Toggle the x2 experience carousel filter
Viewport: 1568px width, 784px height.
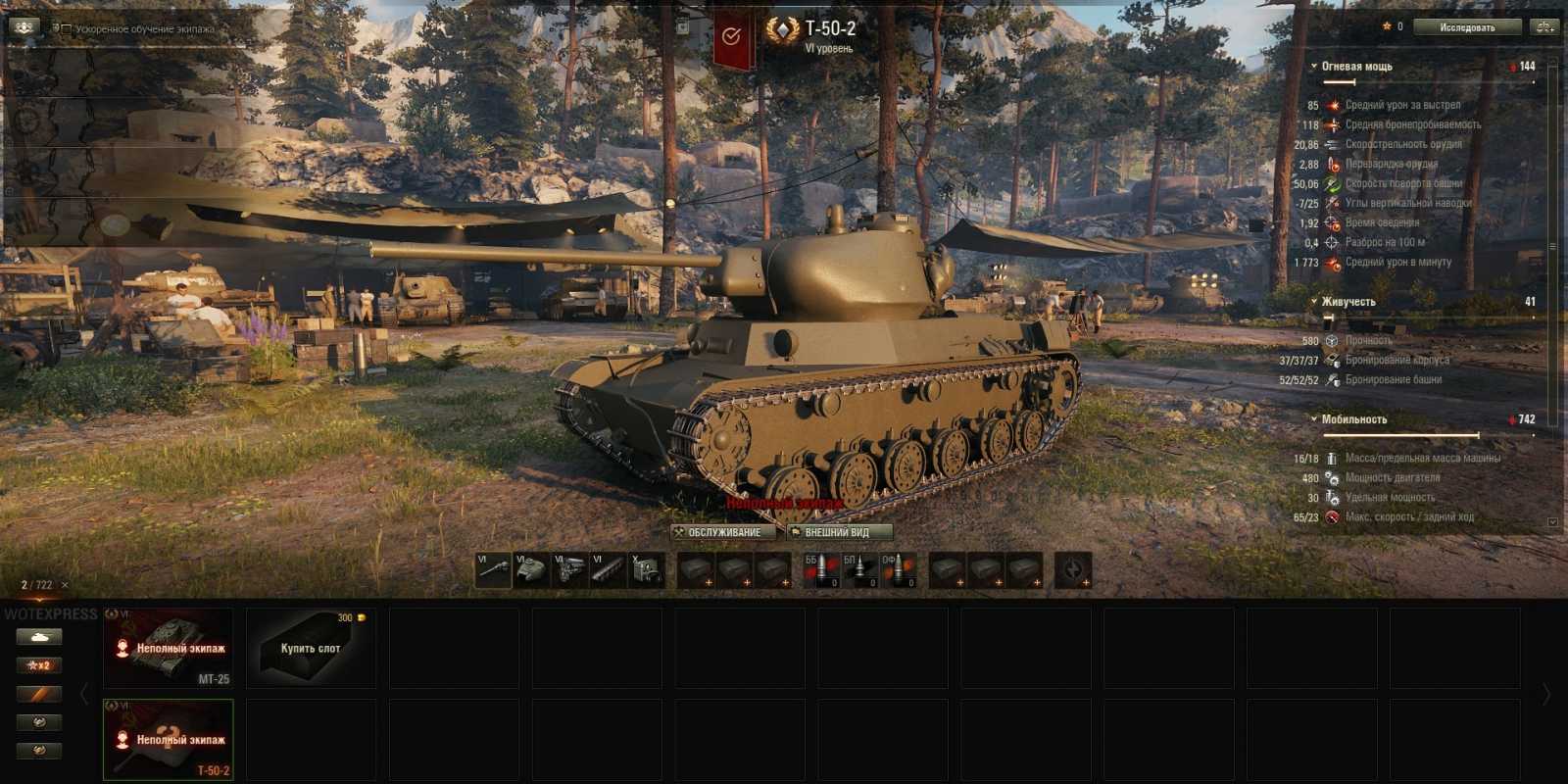pos(37,664)
